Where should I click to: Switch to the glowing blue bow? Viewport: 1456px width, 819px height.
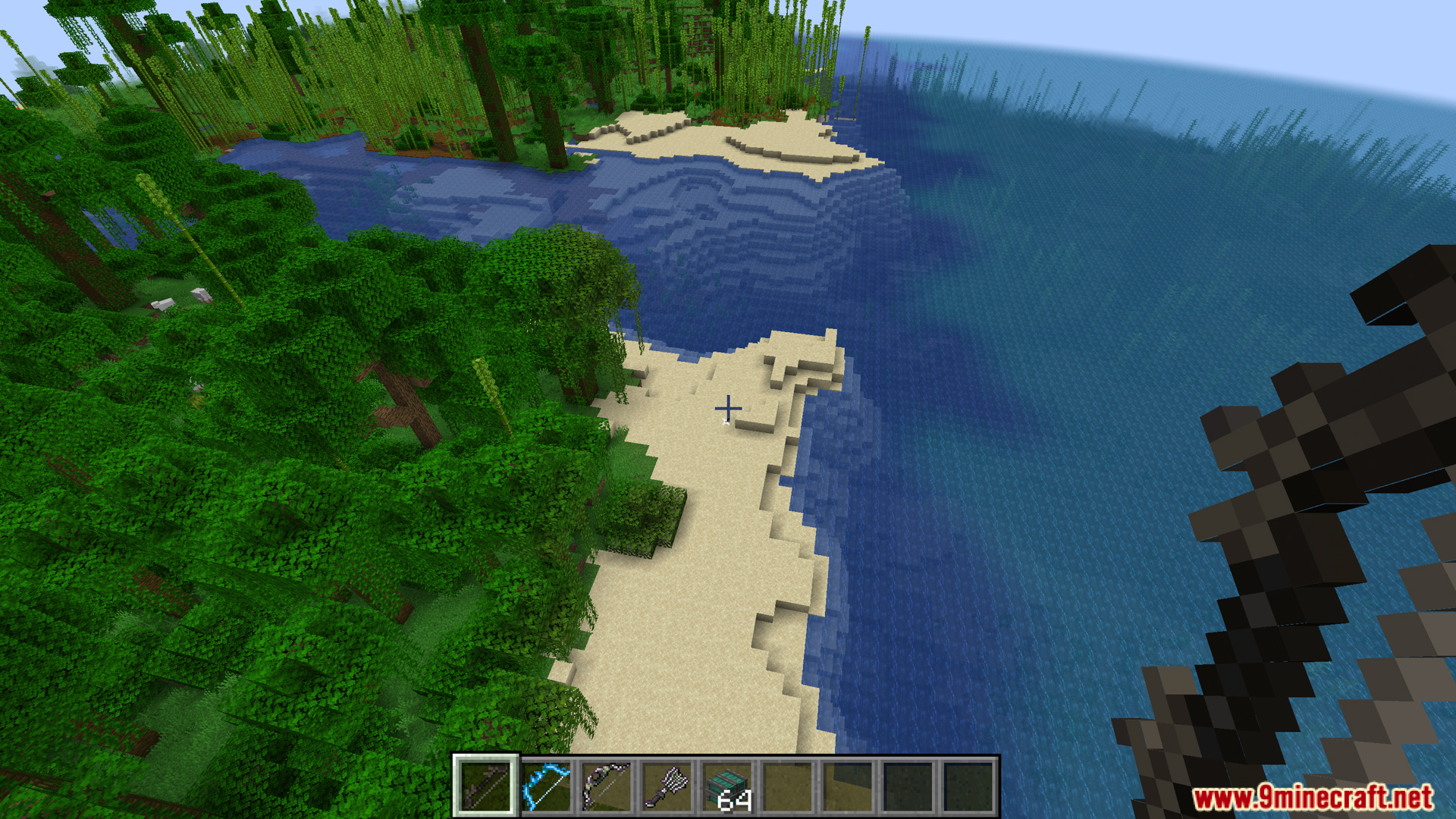coord(546,786)
